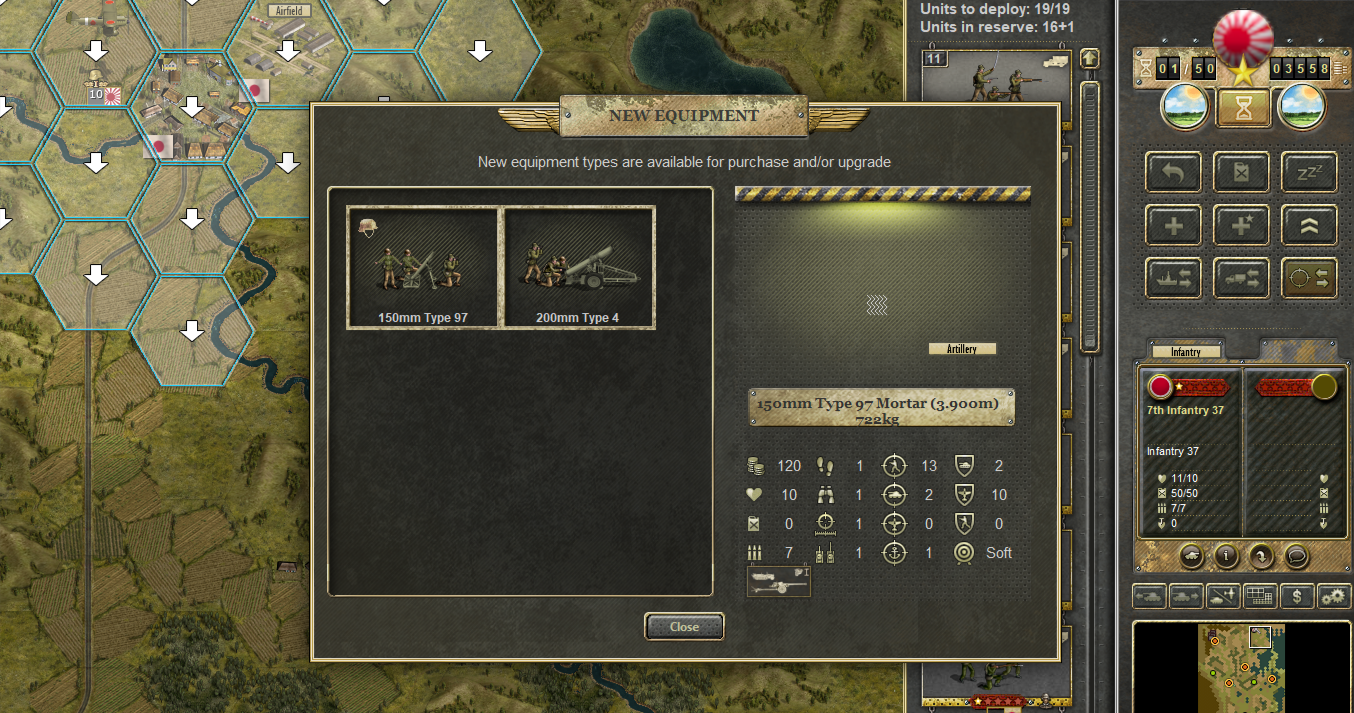Open the gears settings menu

[1334, 597]
